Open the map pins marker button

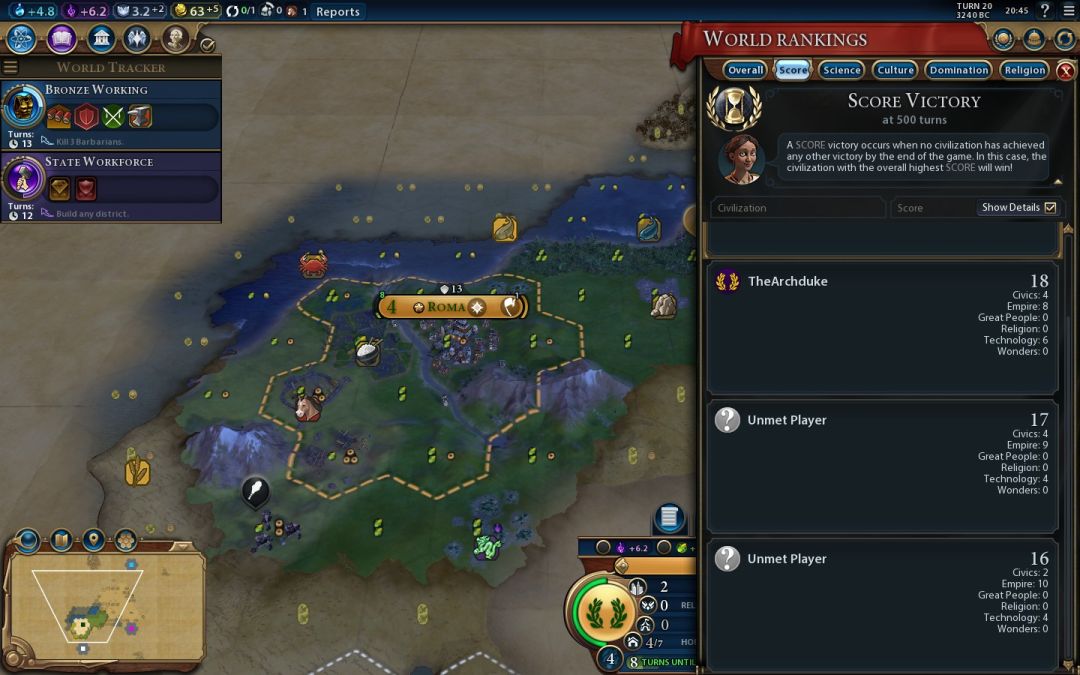coord(93,540)
